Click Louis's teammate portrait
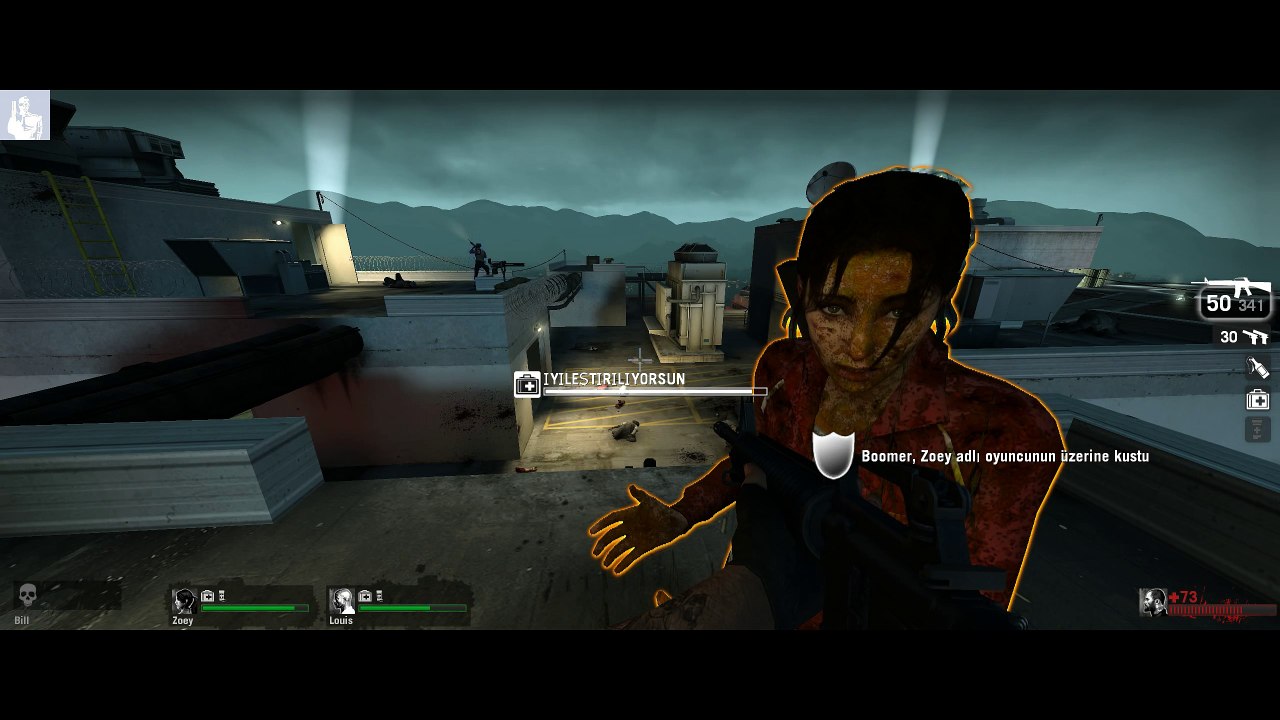The image size is (1280, 720). 342,601
